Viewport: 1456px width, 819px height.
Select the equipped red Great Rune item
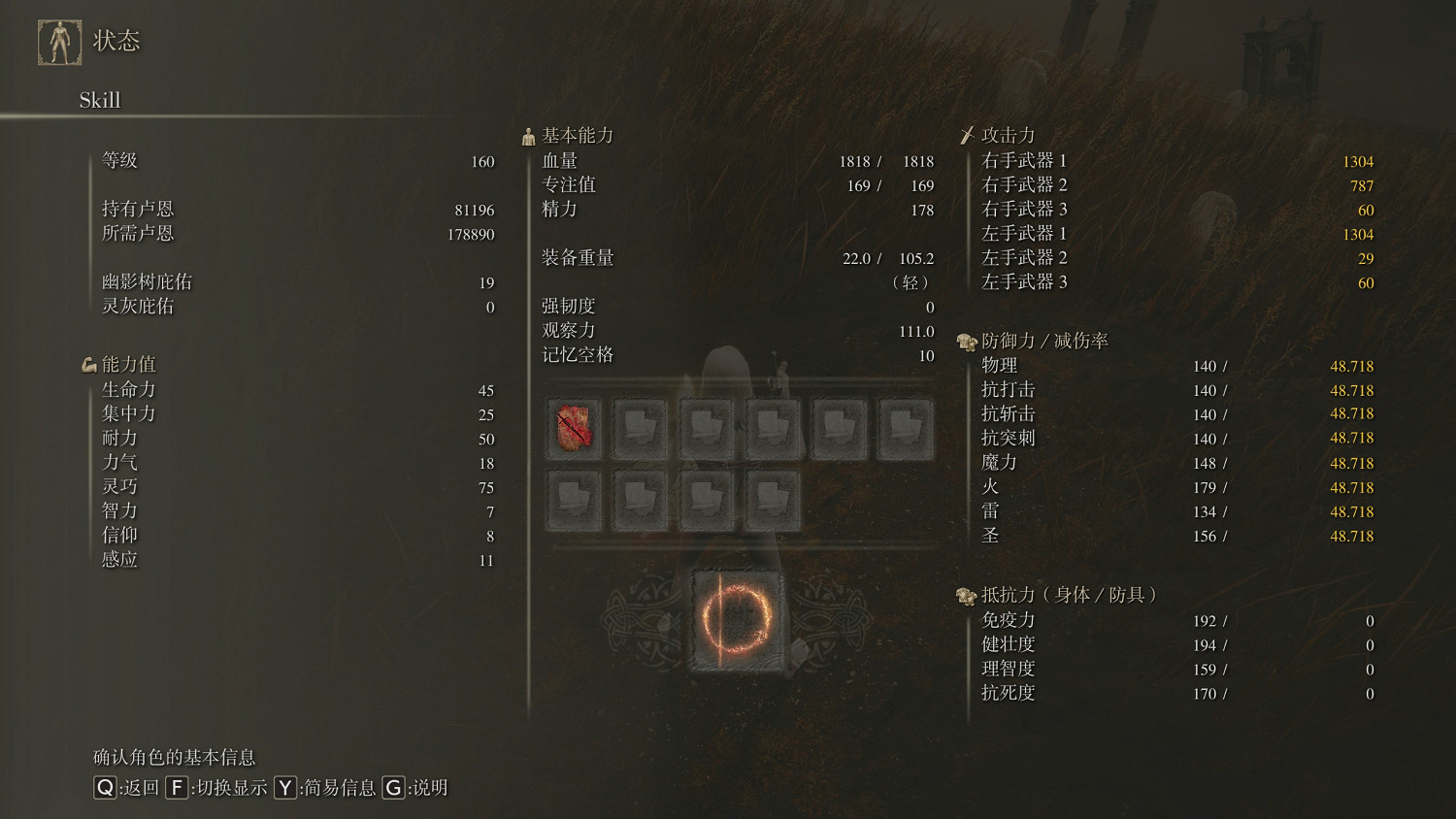click(573, 427)
